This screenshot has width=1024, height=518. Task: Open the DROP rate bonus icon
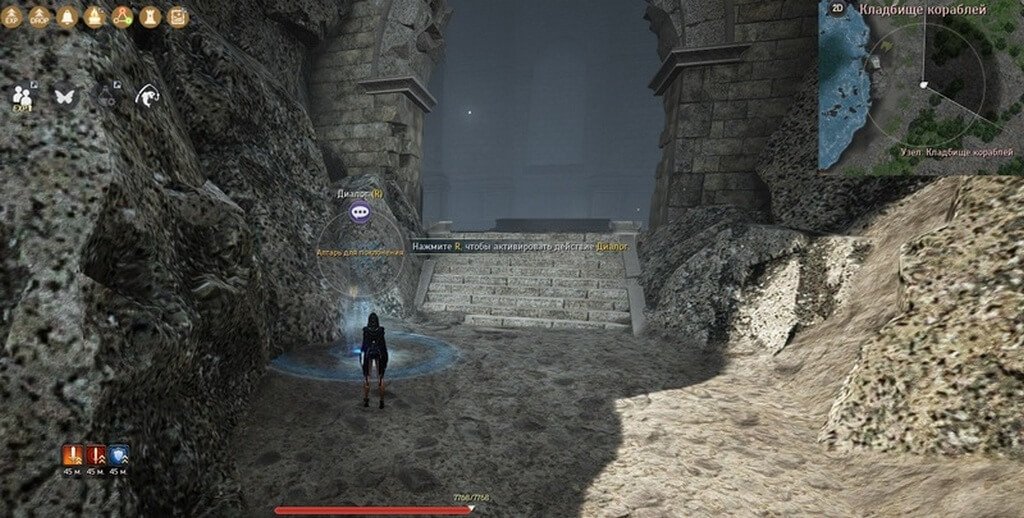(x=41, y=17)
